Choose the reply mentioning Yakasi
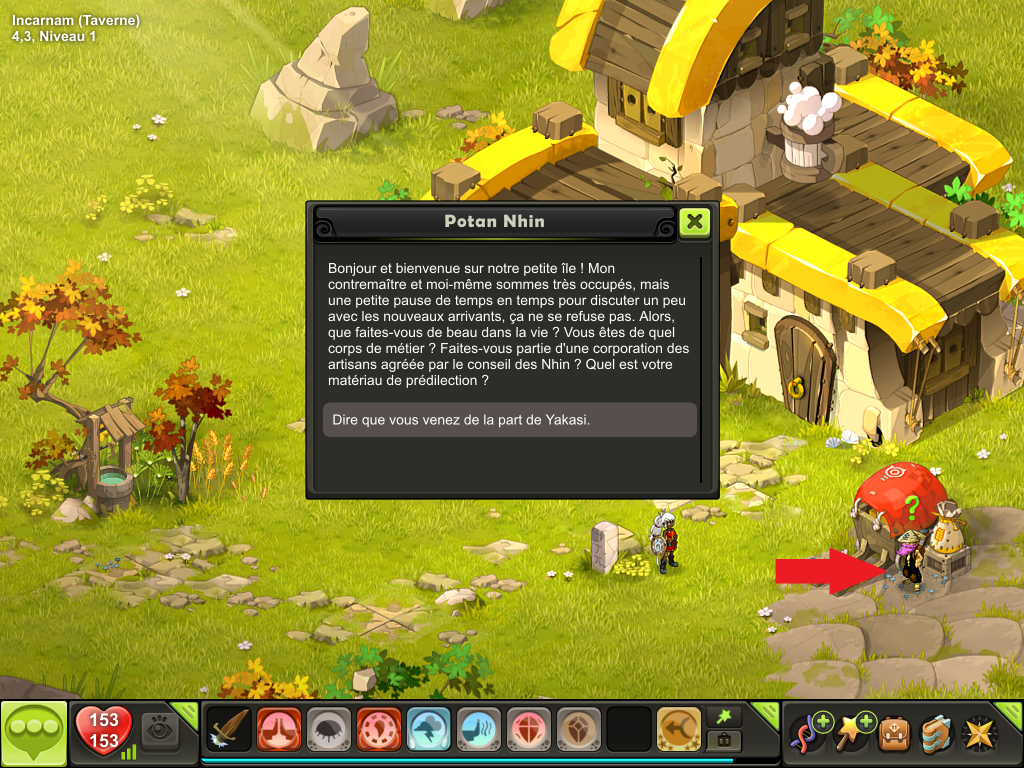The height and width of the screenshot is (768, 1024). (510, 420)
